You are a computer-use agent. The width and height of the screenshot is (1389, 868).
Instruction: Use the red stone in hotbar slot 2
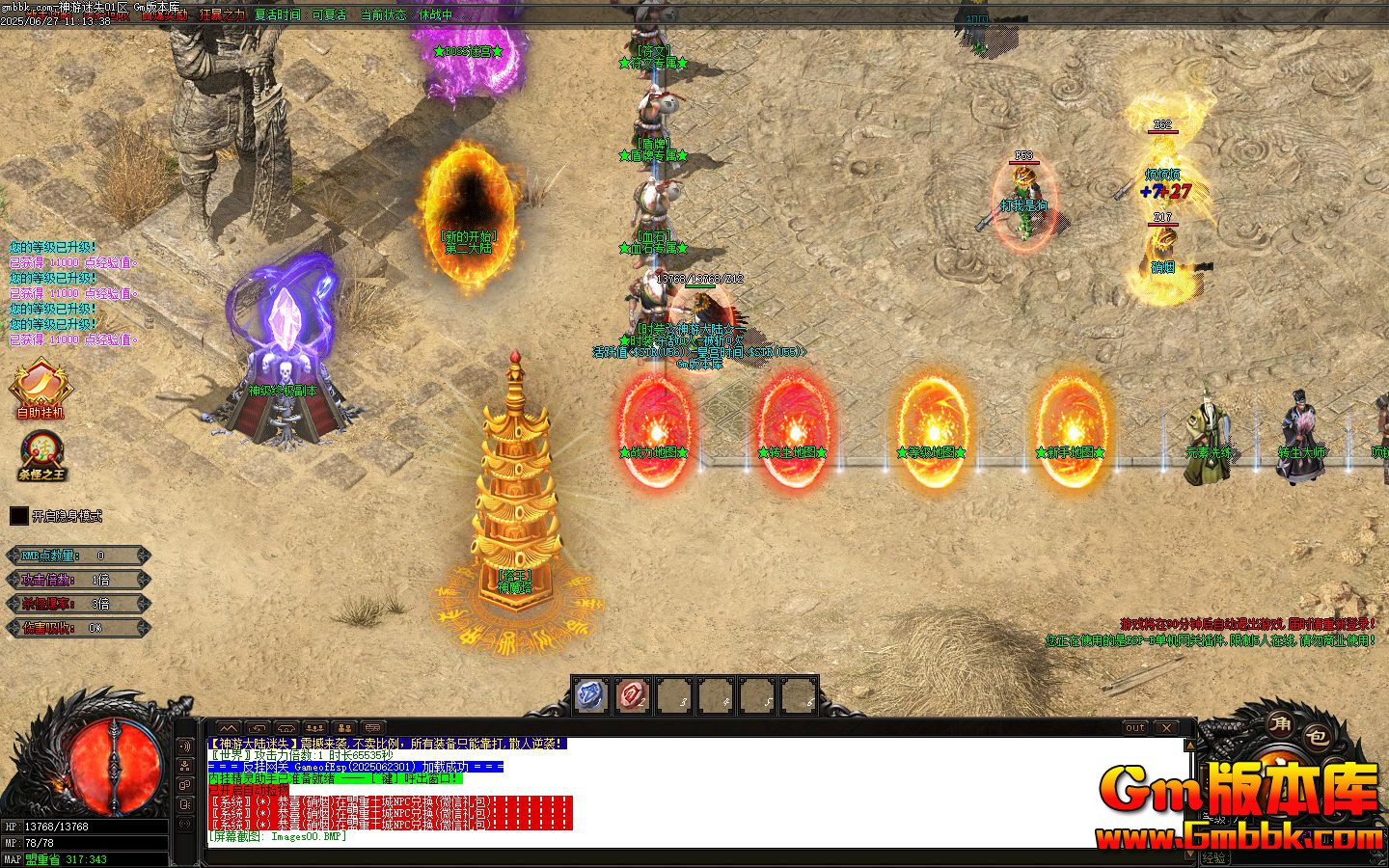(633, 695)
